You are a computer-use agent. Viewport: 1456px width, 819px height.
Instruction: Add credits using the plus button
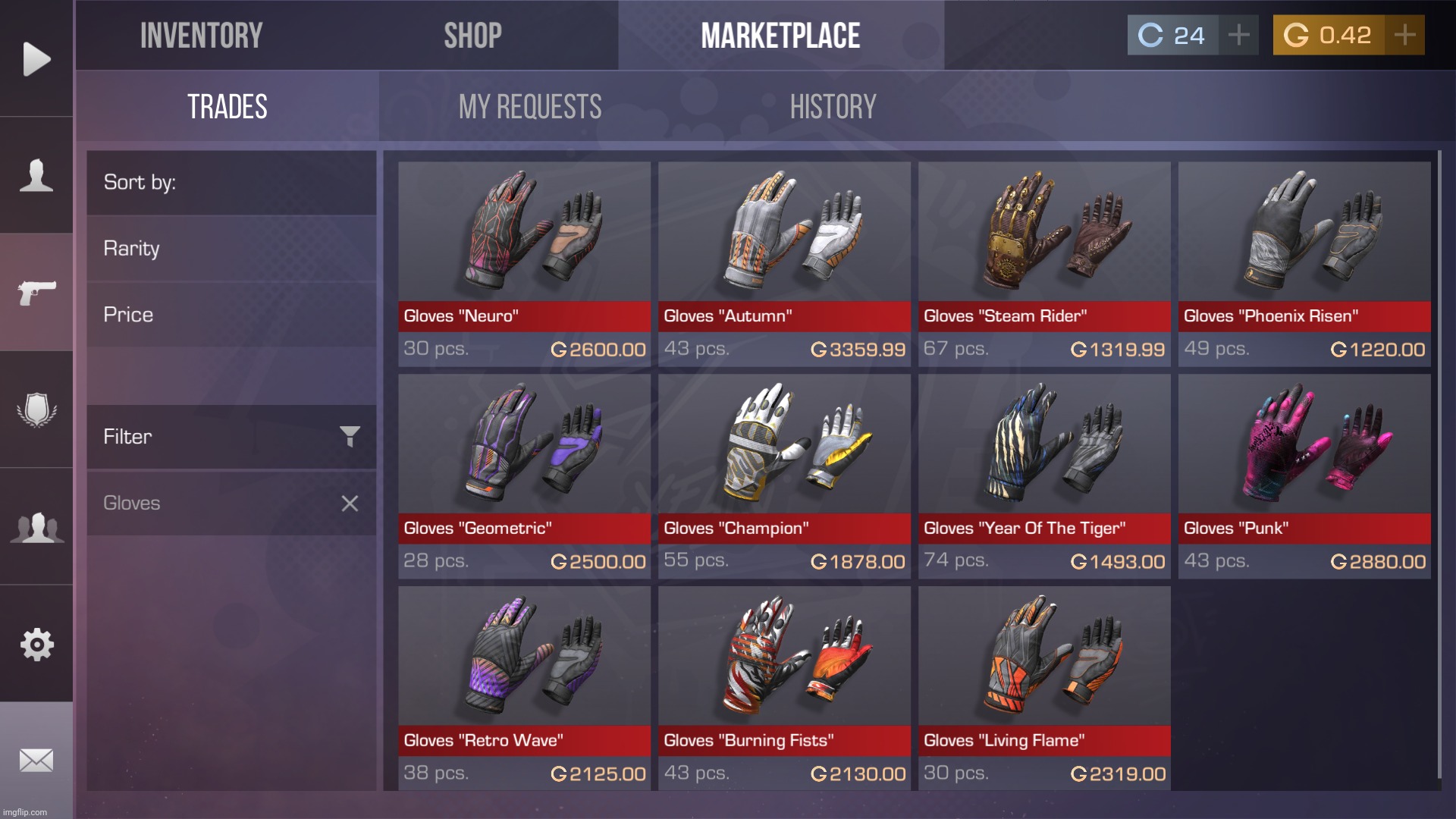coord(1238,34)
